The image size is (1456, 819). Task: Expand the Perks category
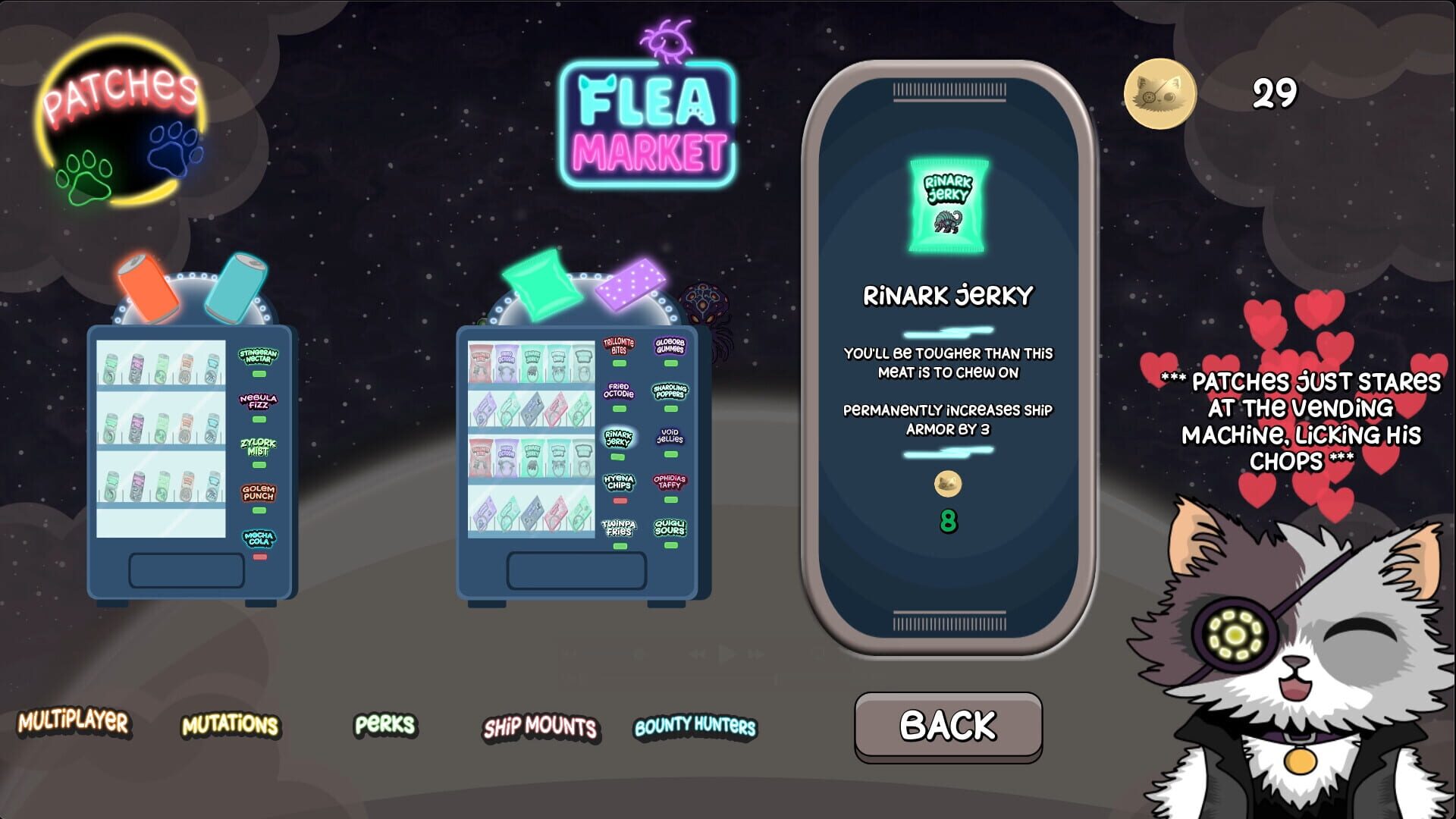click(384, 726)
